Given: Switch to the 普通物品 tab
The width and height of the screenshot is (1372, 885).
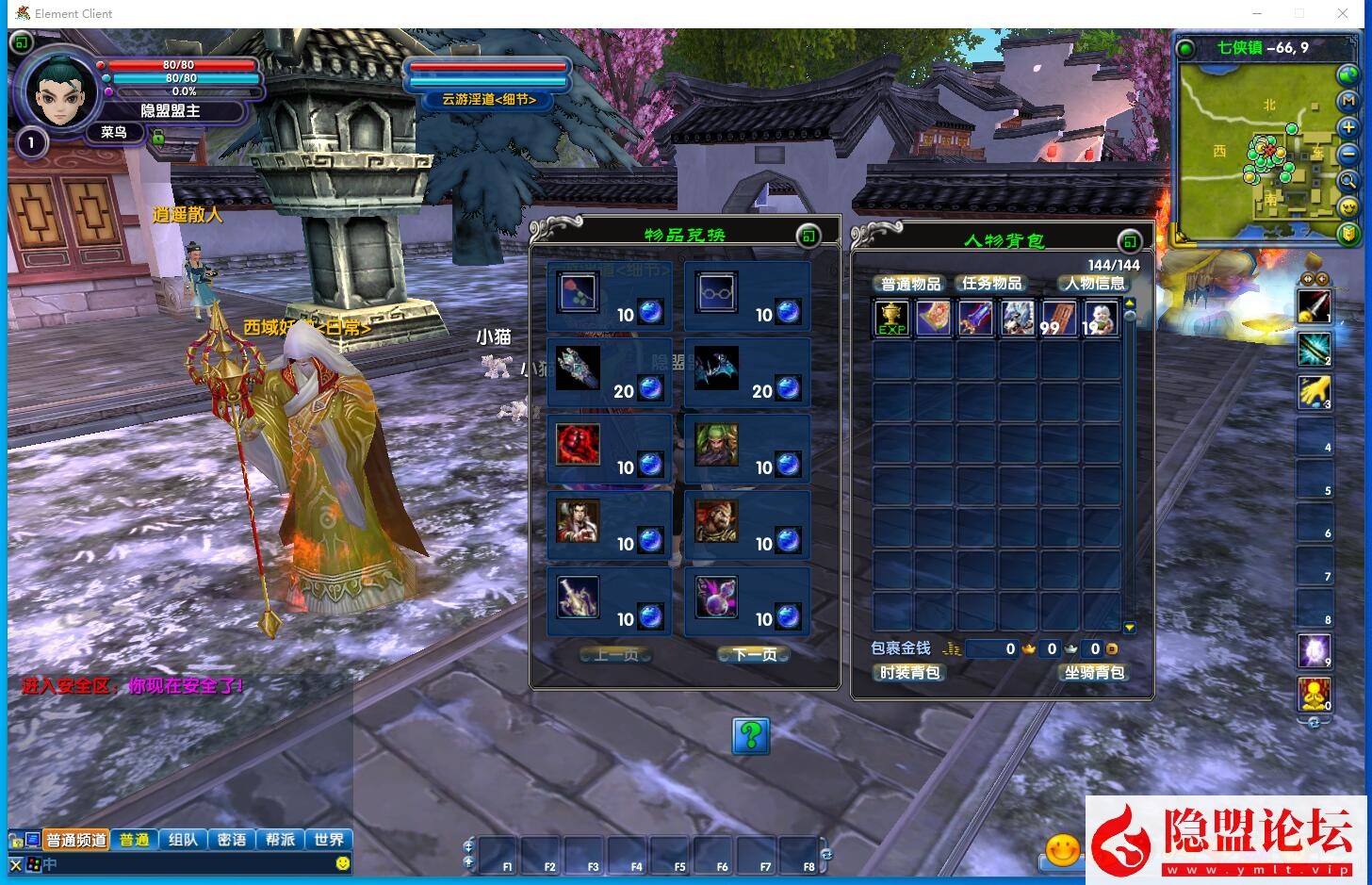Looking at the screenshot, I should (x=910, y=284).
